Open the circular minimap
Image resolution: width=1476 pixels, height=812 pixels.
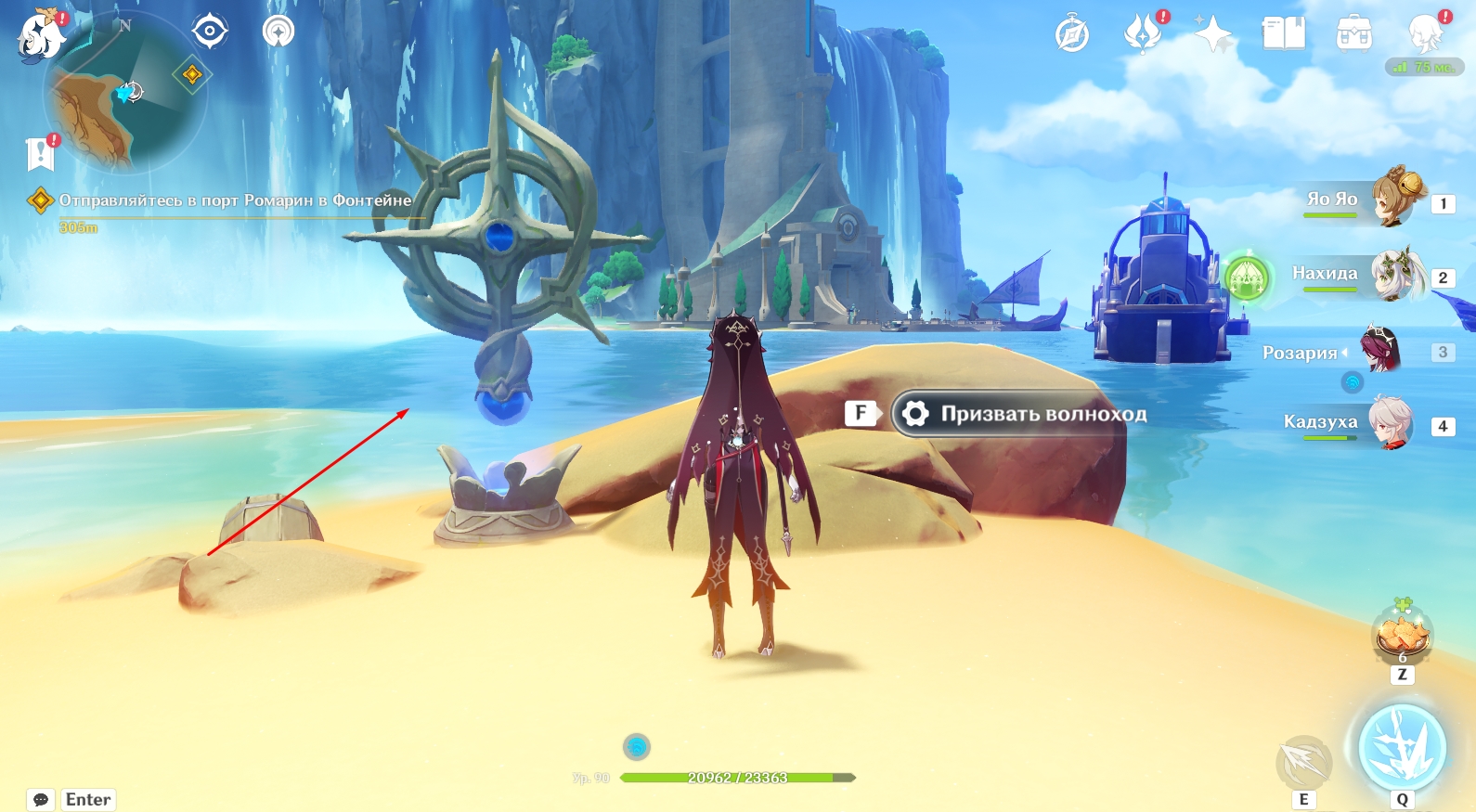coord(126,93)
